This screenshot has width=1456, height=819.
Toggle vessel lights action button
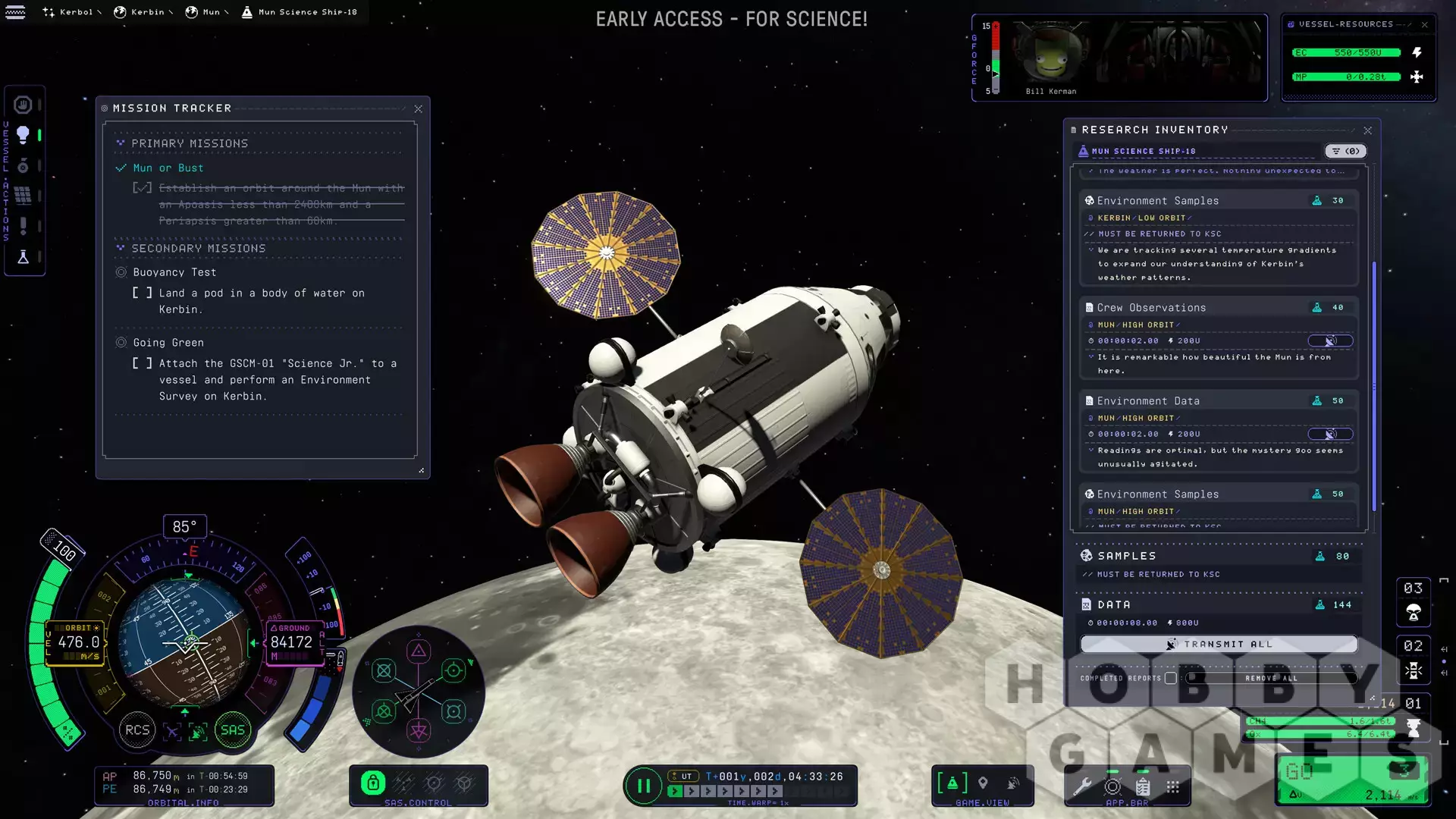(23, 135)
